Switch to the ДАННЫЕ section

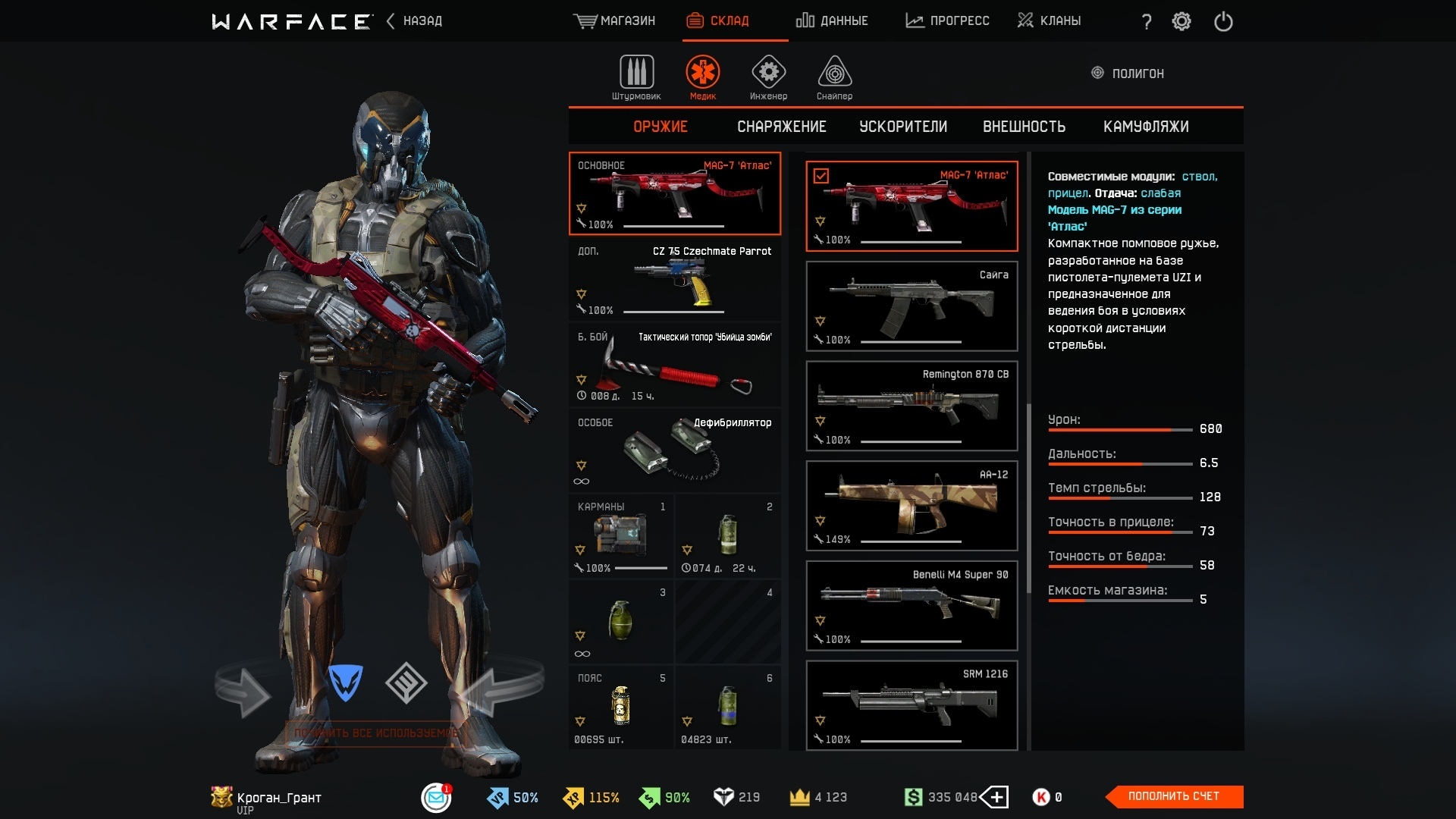832,21
